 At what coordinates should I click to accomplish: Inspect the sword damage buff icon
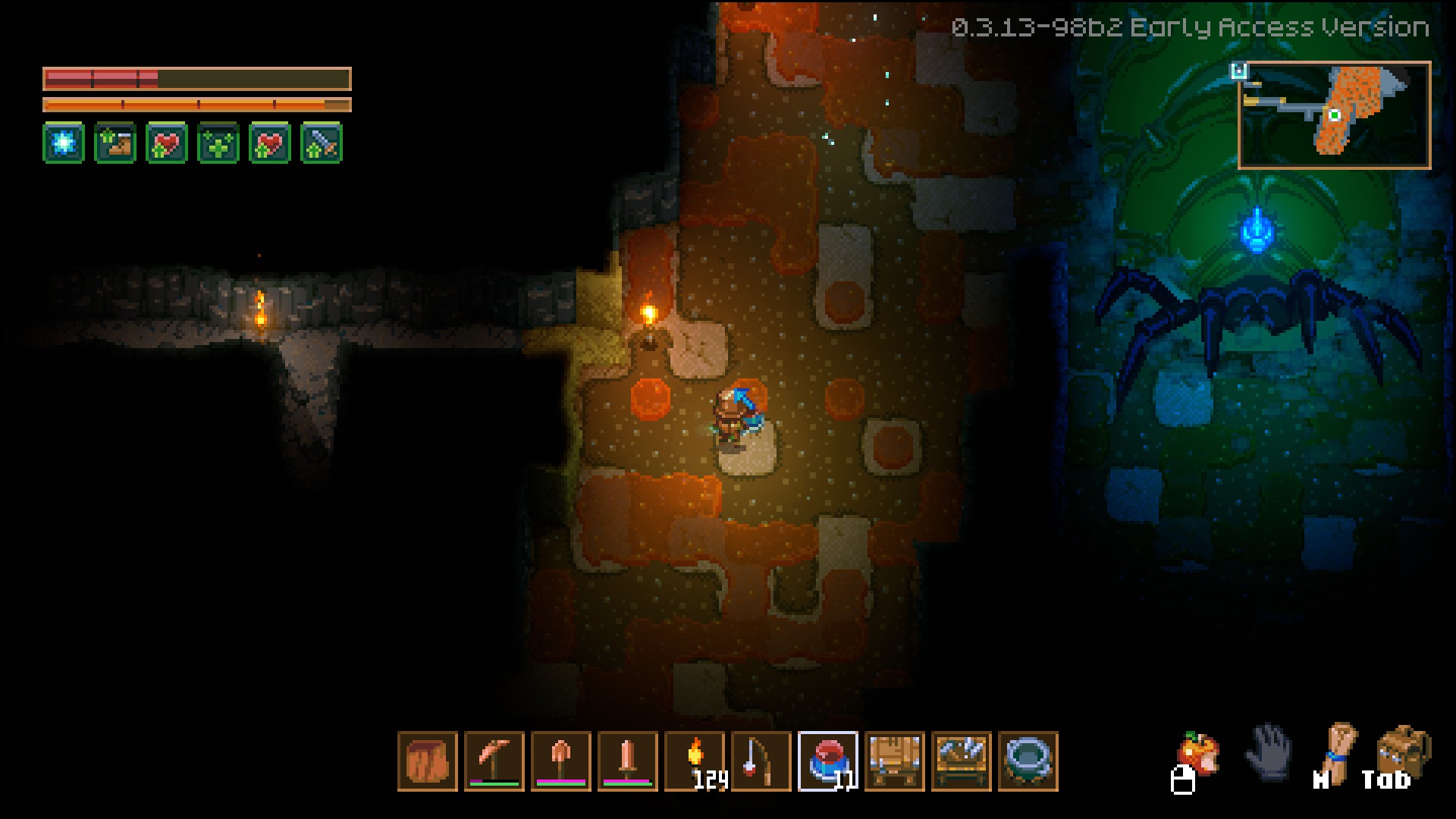click(322, 142)
